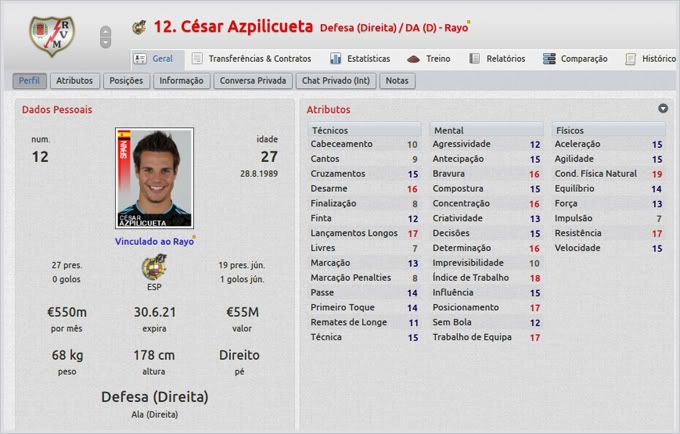Go to the previous player with up arrow
This screenshot has height=434, width=680.
coord(106,30)
